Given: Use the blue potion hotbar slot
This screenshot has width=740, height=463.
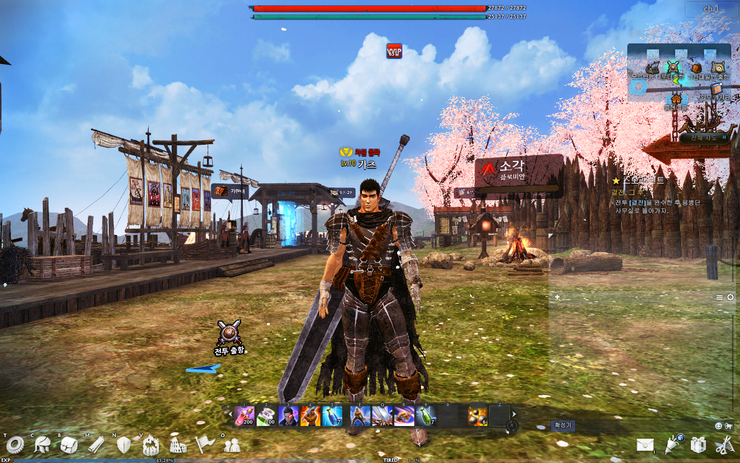Looking at the screenshot, I should point(333,414).
